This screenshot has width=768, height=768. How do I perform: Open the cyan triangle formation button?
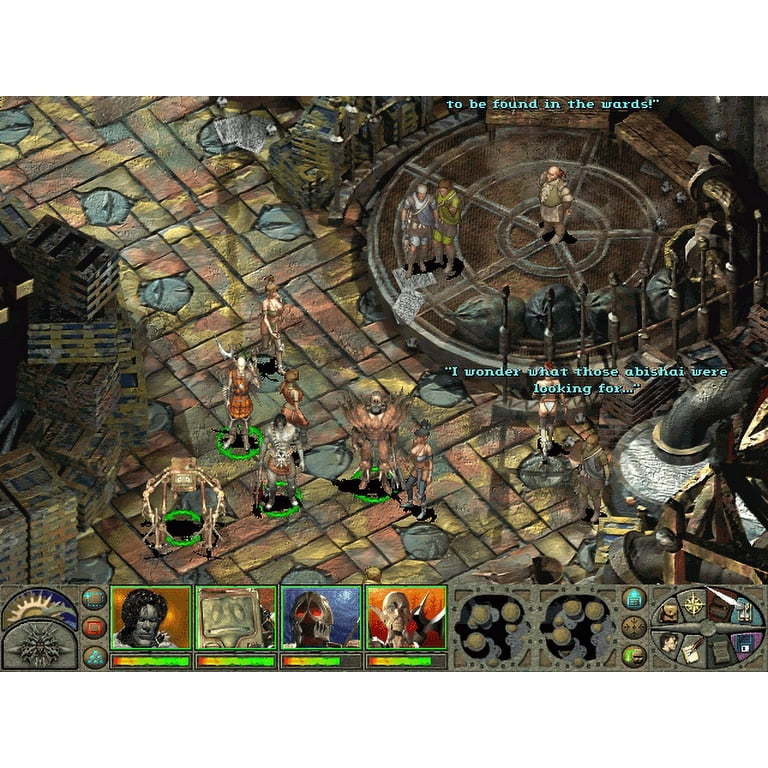pyautogui.click(x=94, y=655)
